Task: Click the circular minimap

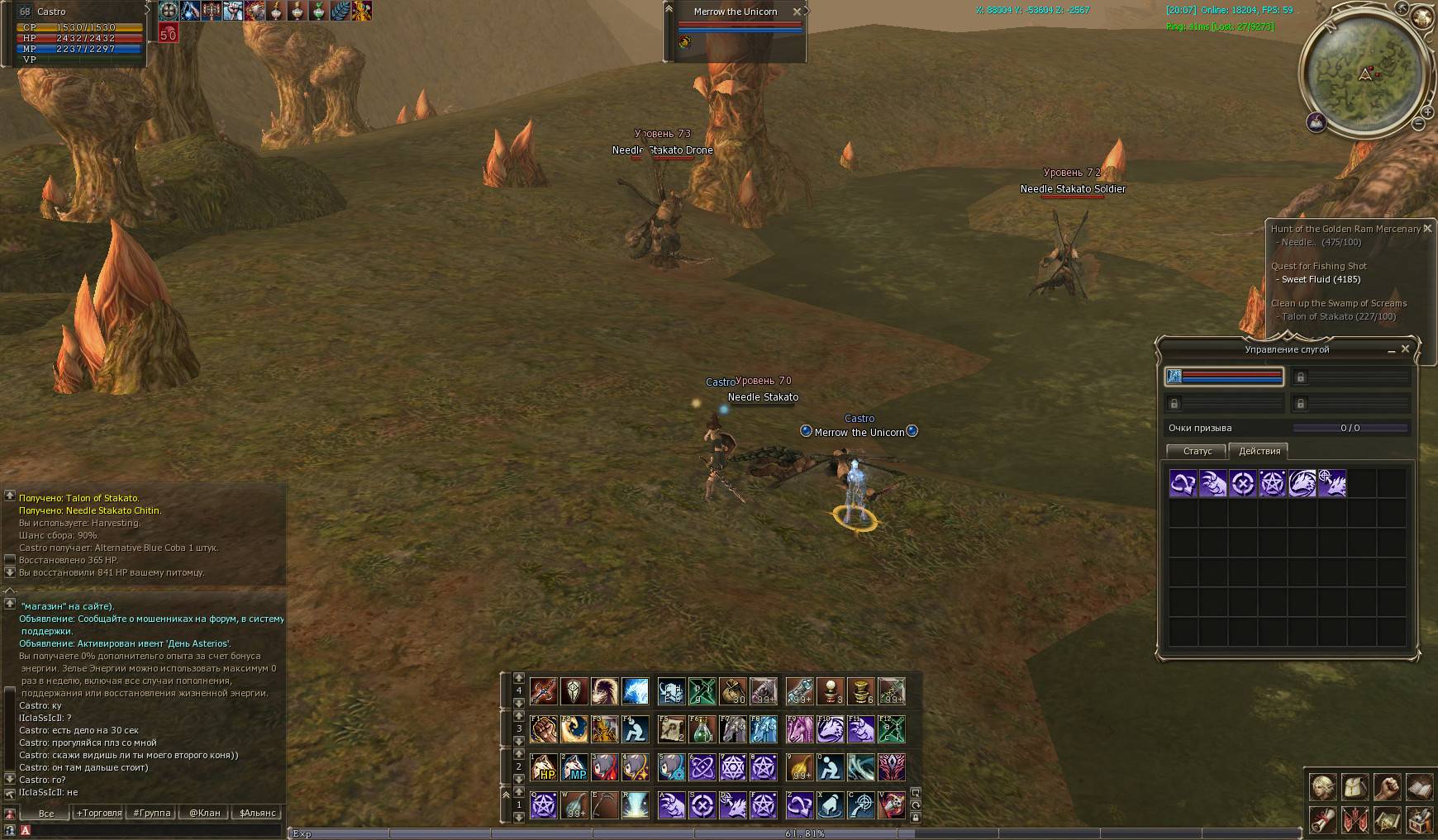Action: (x=1364, y=73)
